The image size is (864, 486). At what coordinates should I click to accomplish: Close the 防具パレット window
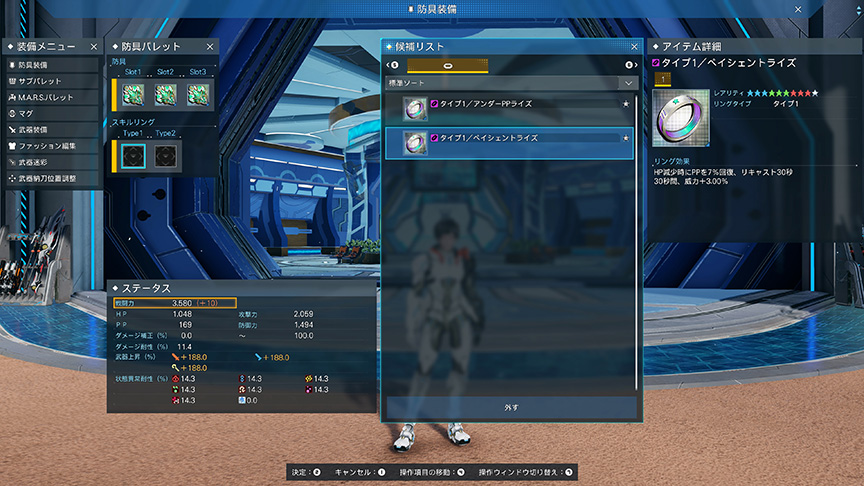click(210, 47)
